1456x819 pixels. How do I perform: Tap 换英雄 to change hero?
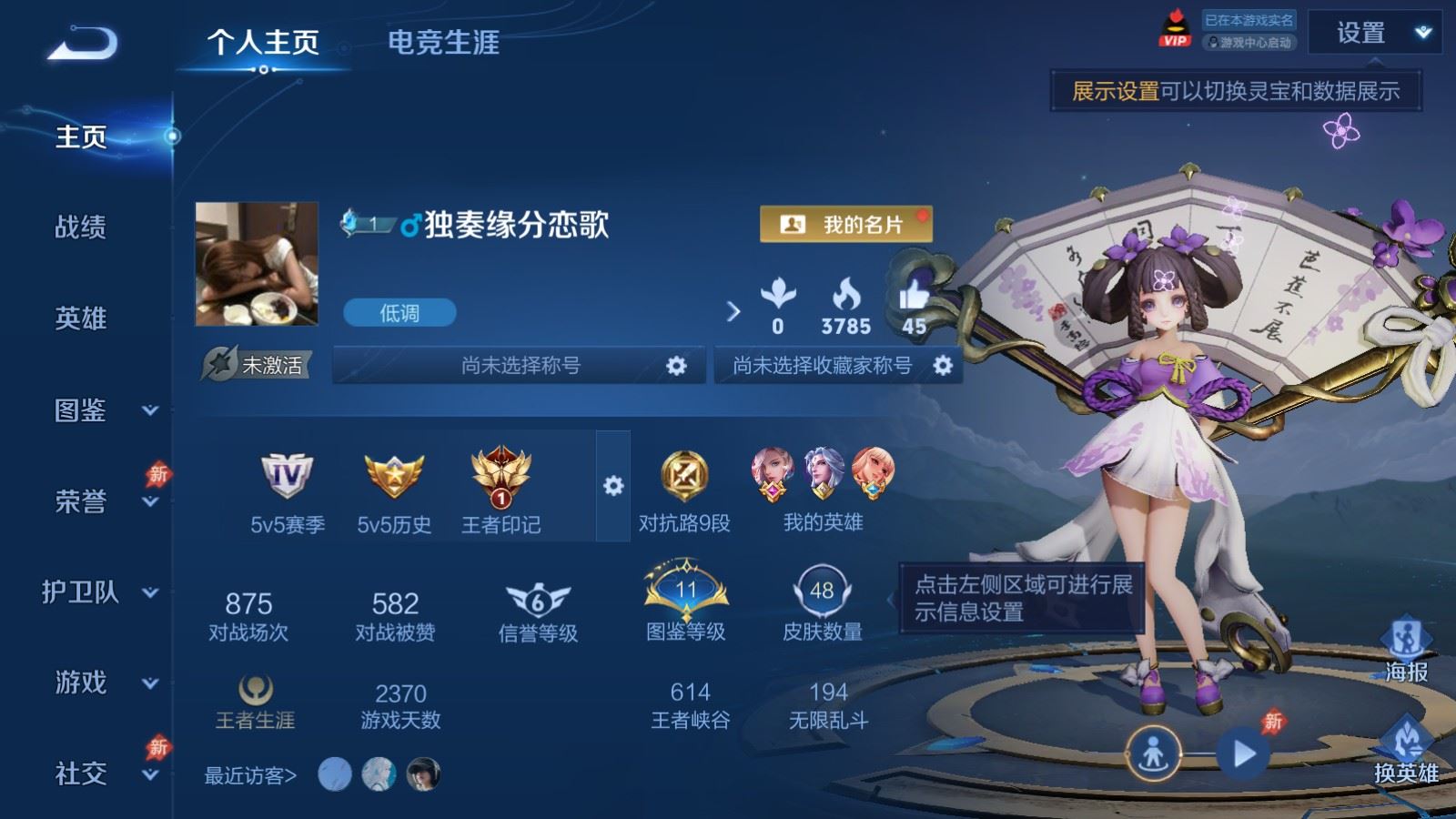coord(1406,751)
